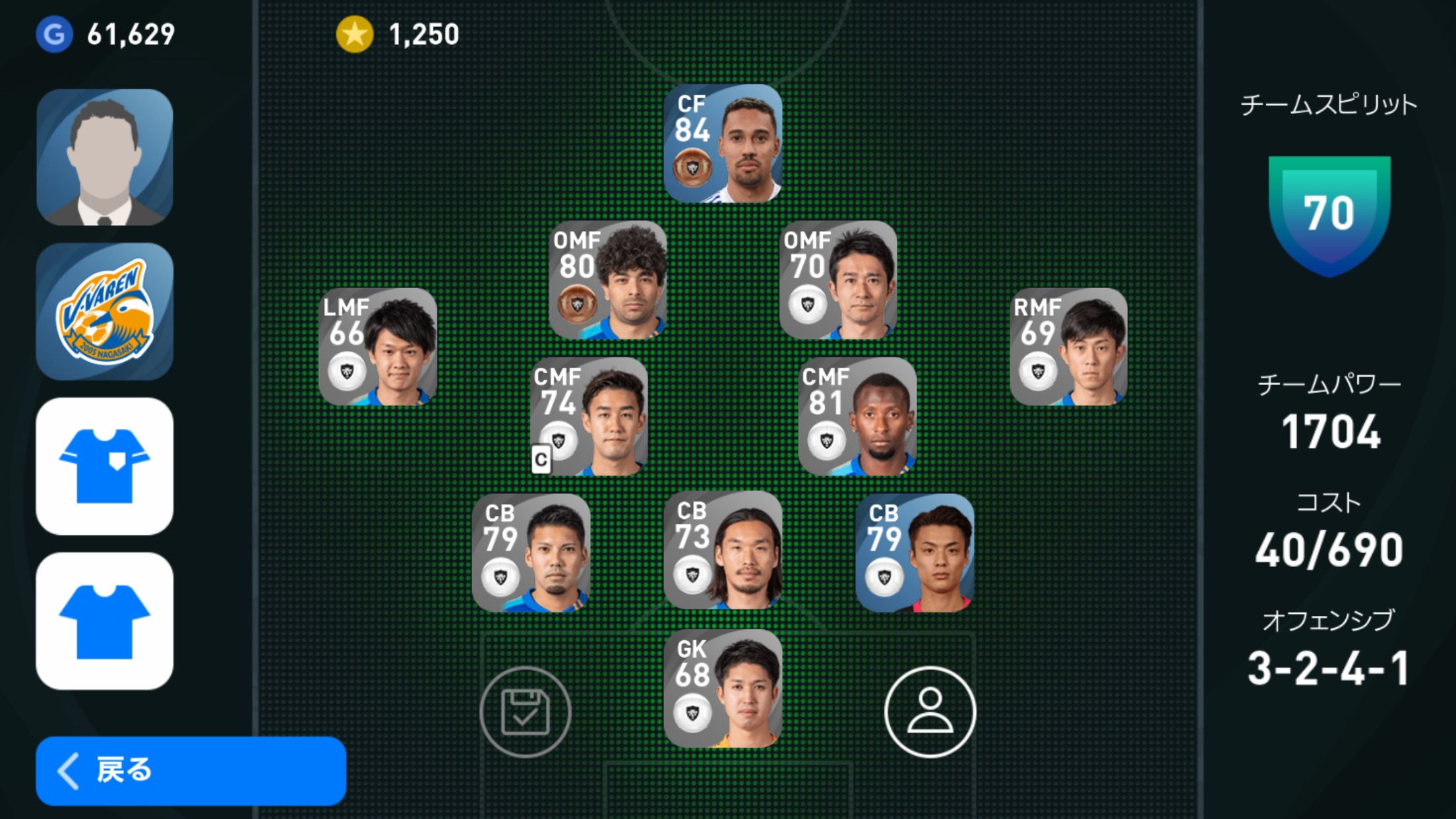Open the manager portrait panel
Screen dimensions: 1456x819
105,158
